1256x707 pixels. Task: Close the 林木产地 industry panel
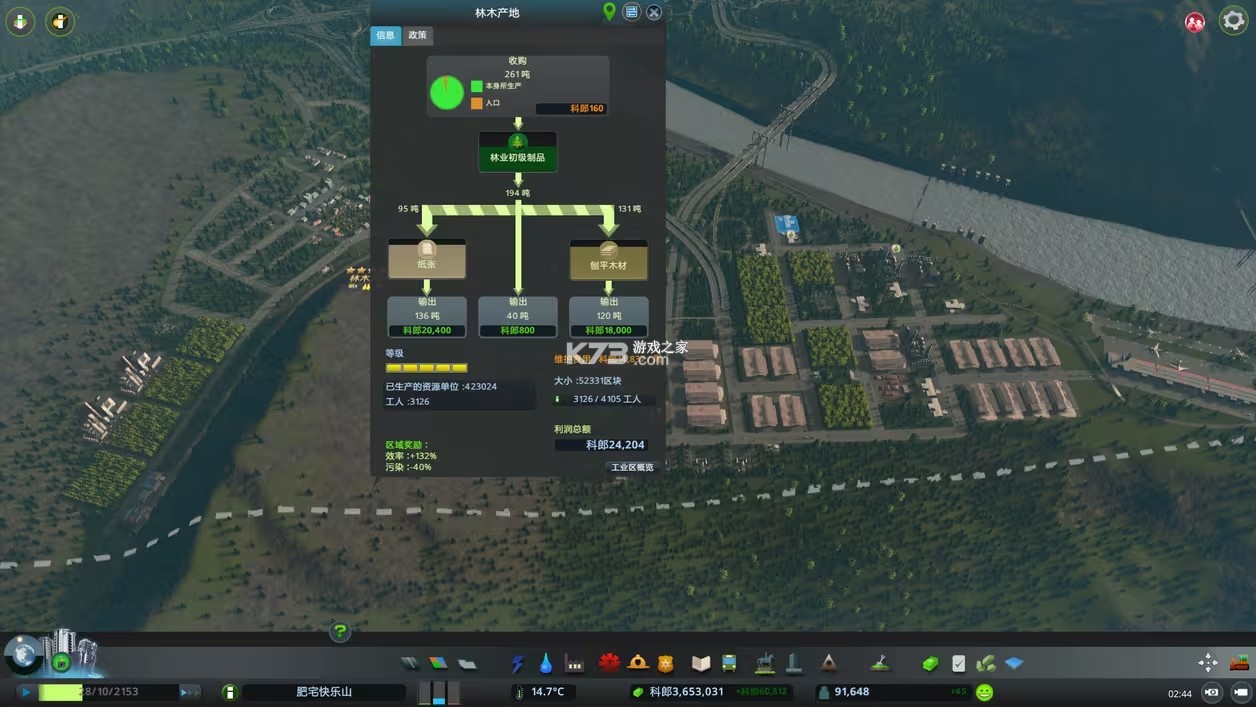(x=654, y=12)
